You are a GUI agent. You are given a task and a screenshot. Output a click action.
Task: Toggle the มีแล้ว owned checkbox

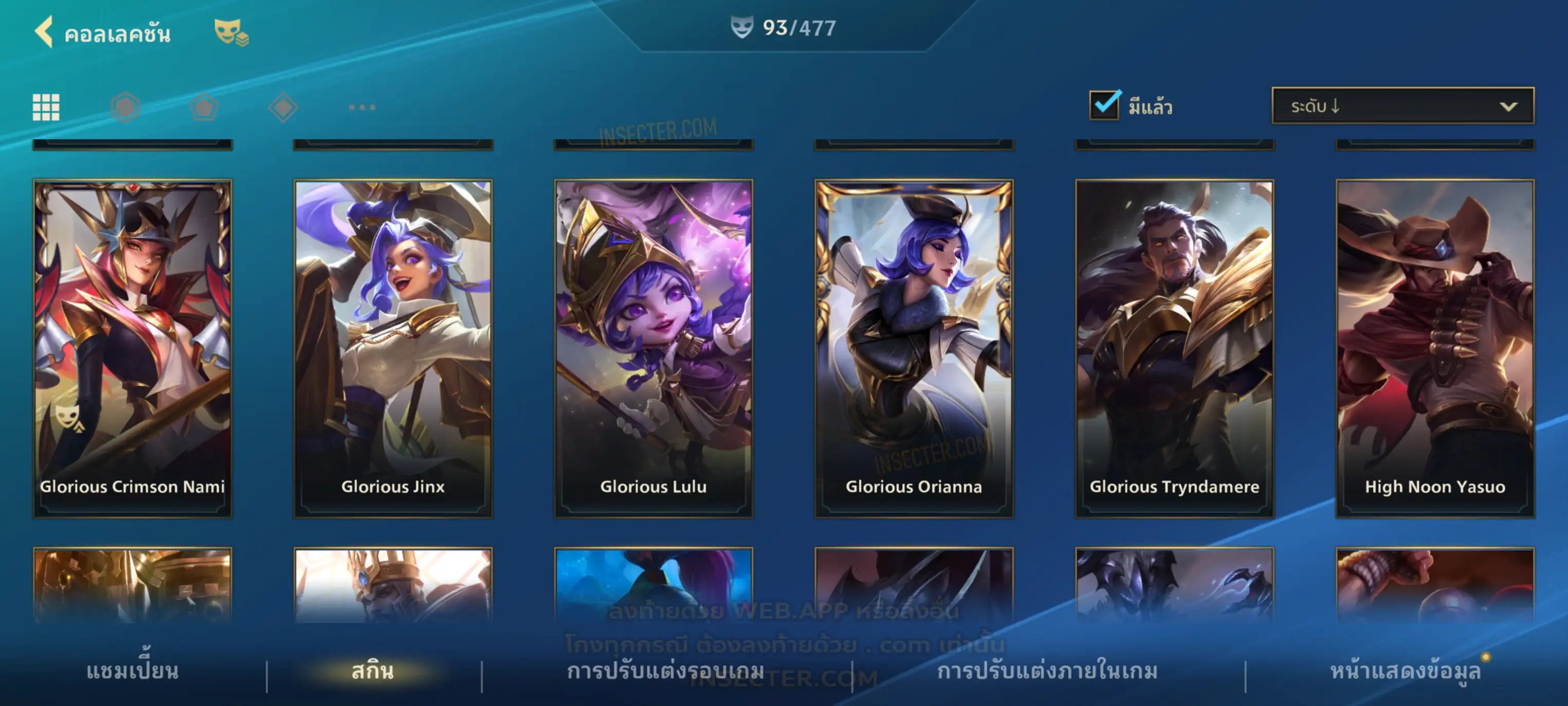(x=1103, y=105)
